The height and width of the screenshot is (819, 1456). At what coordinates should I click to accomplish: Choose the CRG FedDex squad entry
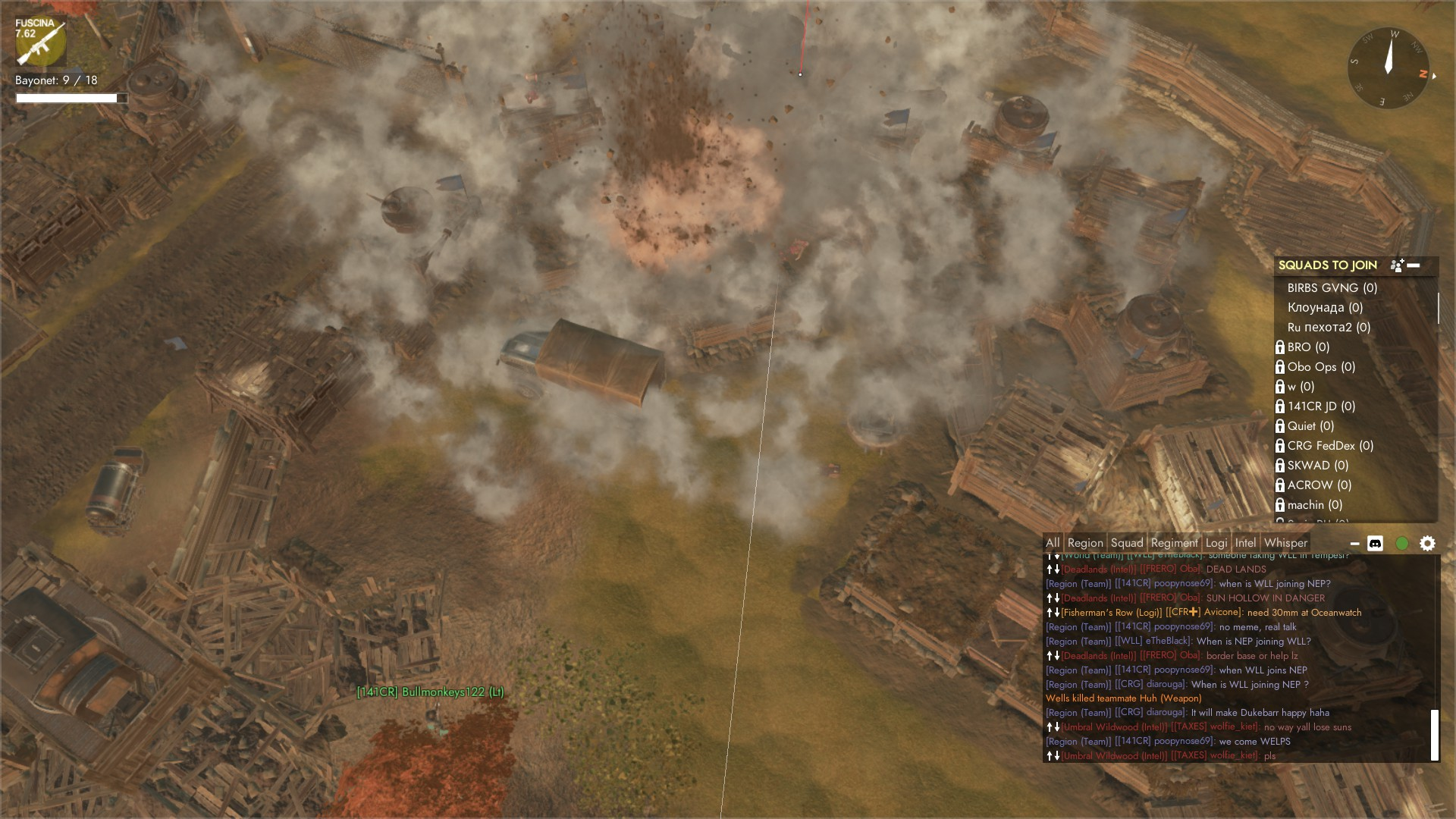[1330, 446]
